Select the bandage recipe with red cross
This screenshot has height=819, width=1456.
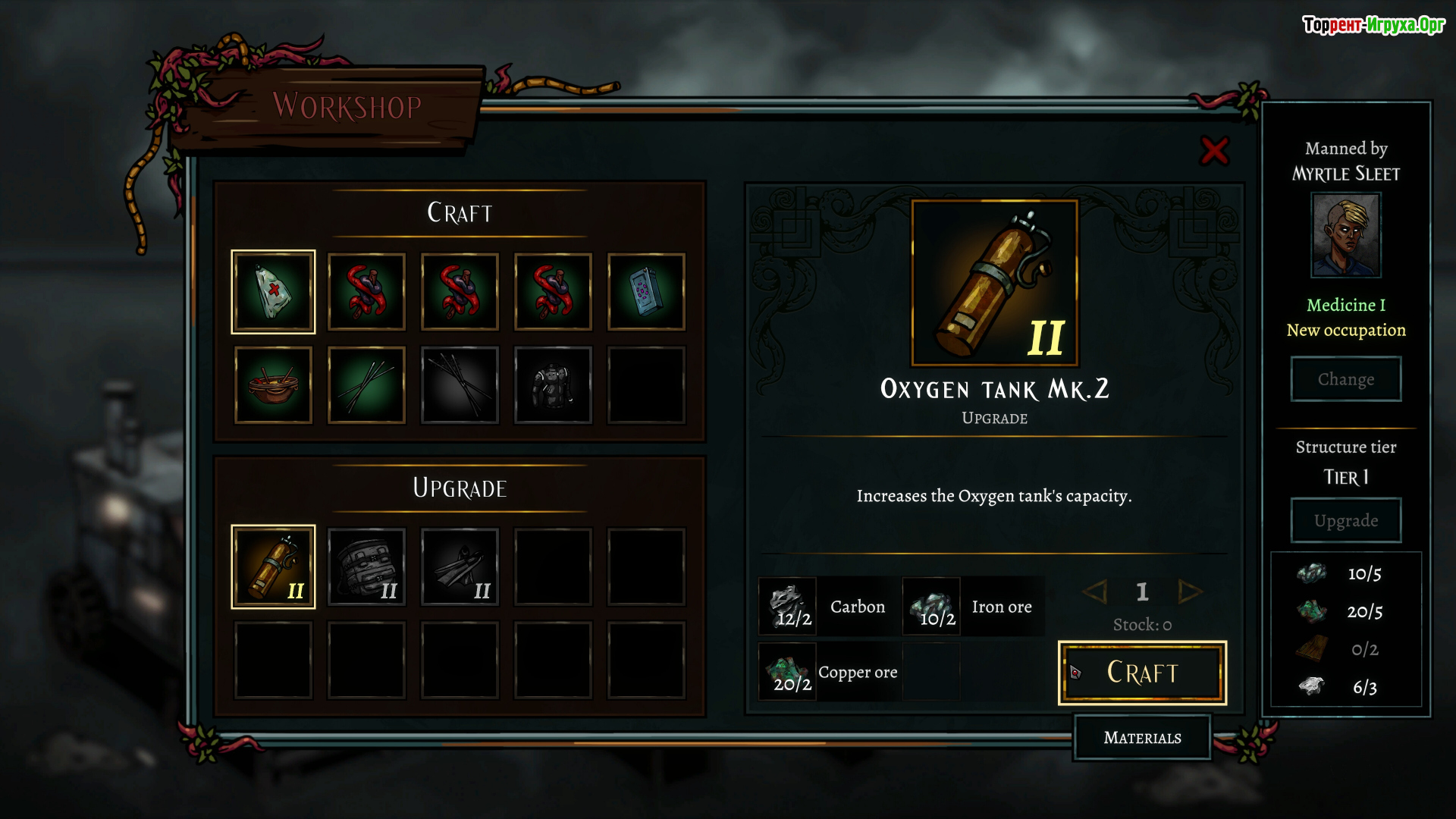pos(273,292)
